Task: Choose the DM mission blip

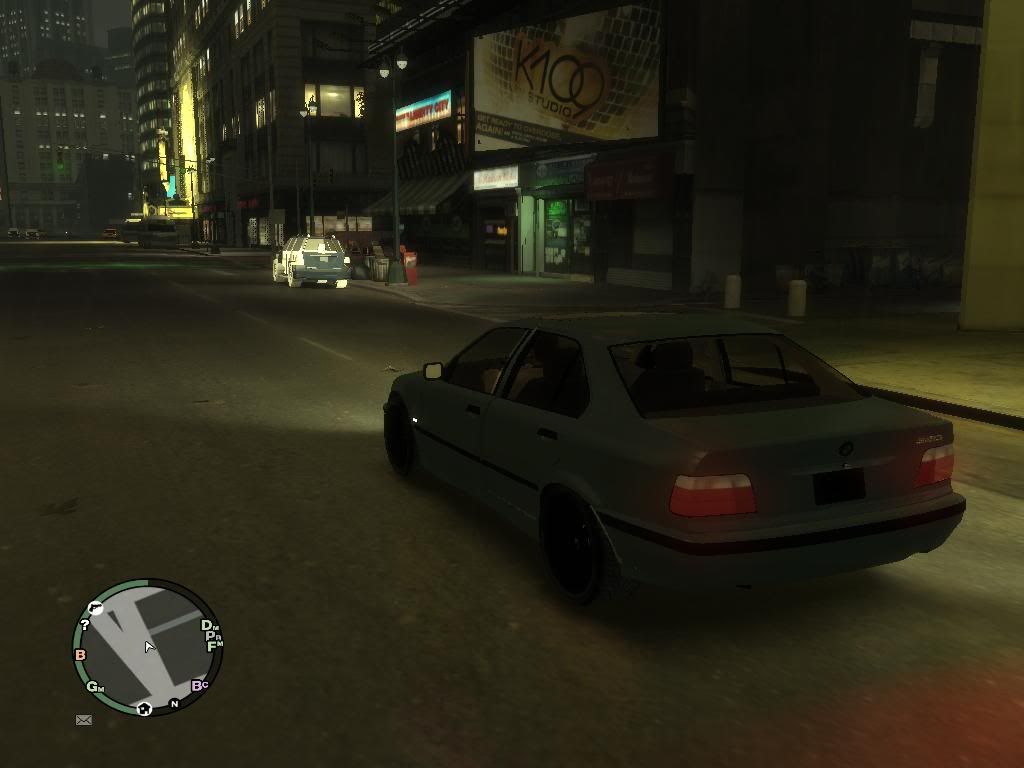Action: 210,626
